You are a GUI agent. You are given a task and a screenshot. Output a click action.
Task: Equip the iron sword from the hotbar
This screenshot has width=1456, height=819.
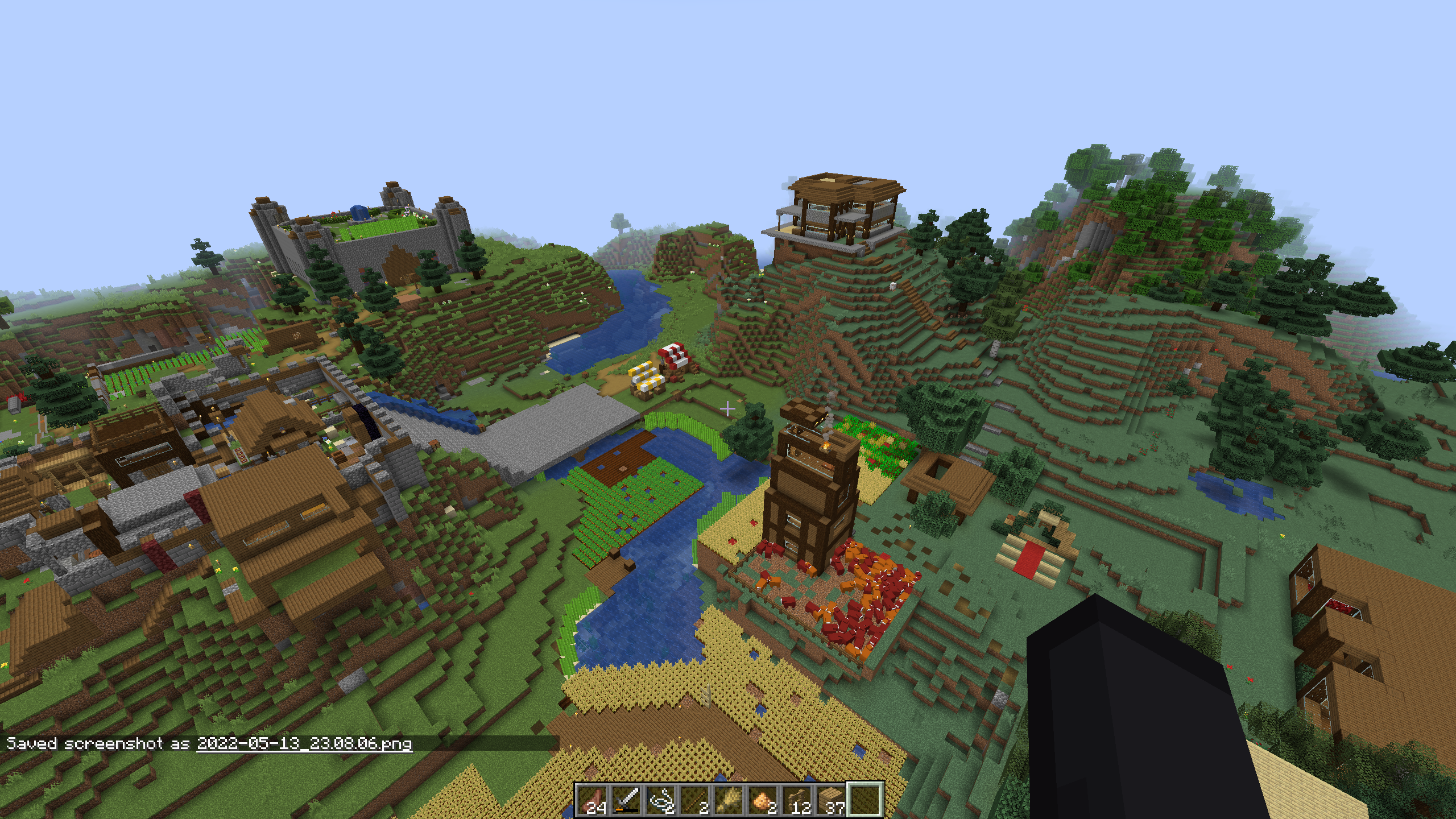pos(626,800)
